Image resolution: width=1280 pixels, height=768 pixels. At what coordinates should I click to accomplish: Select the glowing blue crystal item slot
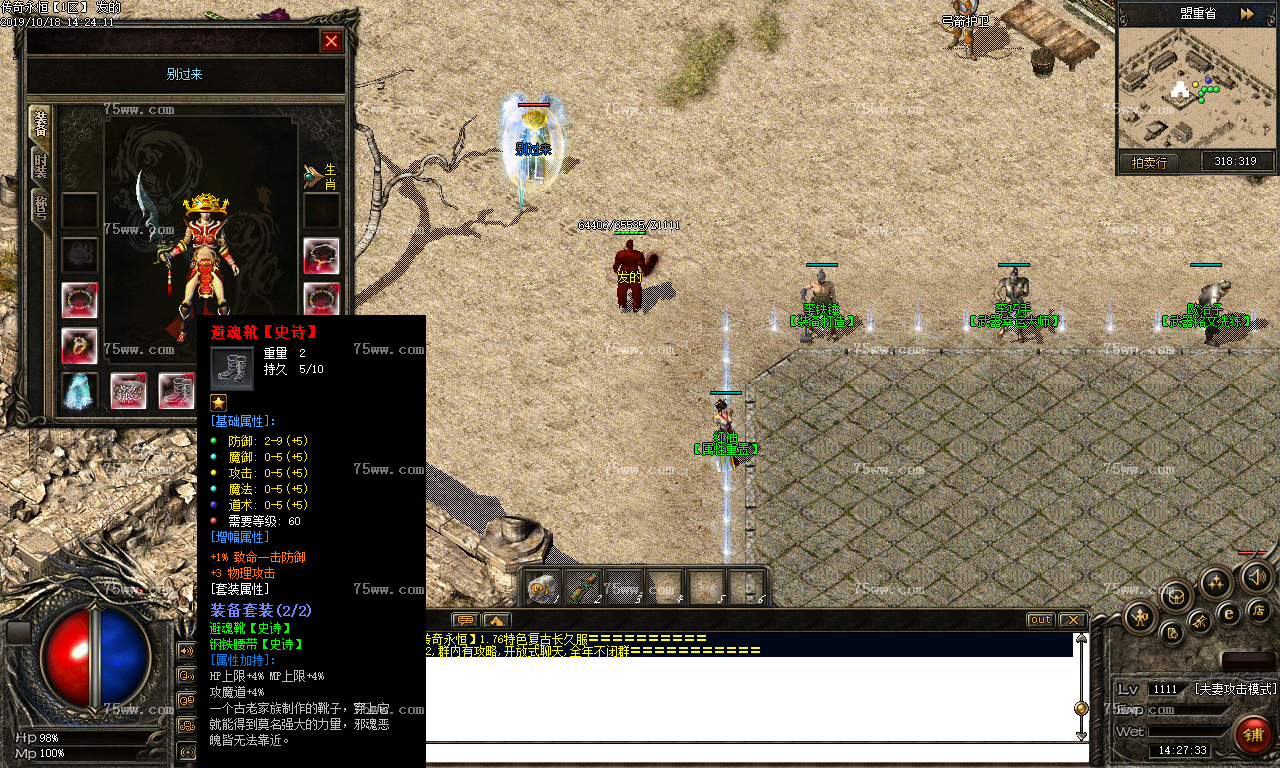coord(79,391)
